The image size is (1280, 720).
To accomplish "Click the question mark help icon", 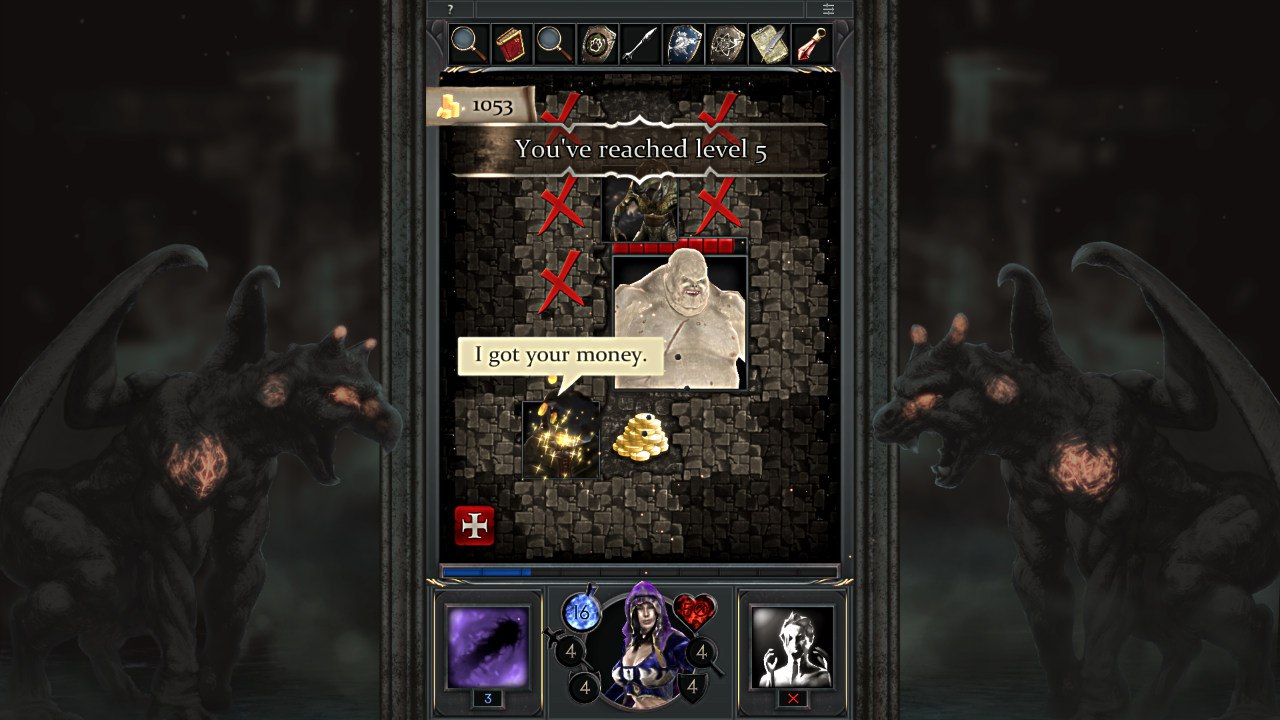I will pos(450,8).
